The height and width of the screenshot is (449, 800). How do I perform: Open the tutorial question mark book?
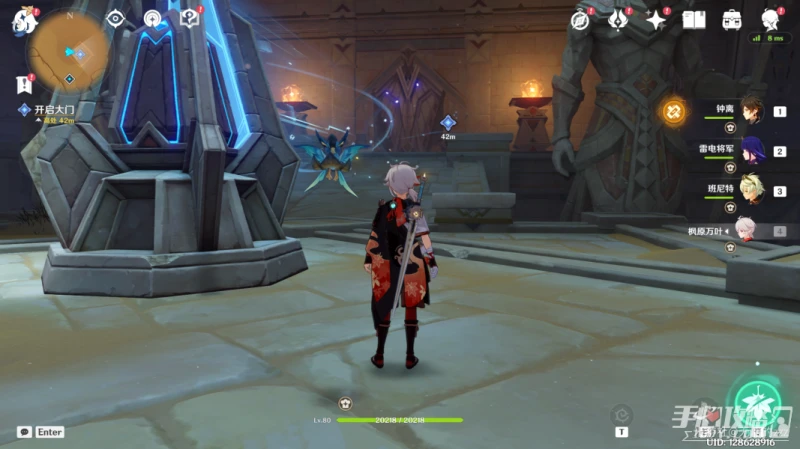(x=189, y=18)
